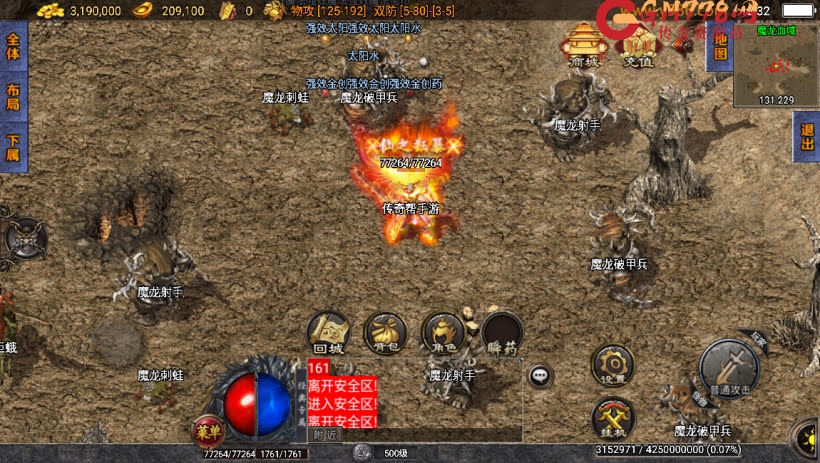Use the 瞬药 instant potion slot
Image resolution: width=820 pixels, height=463 pixels.
pos(501,332)
